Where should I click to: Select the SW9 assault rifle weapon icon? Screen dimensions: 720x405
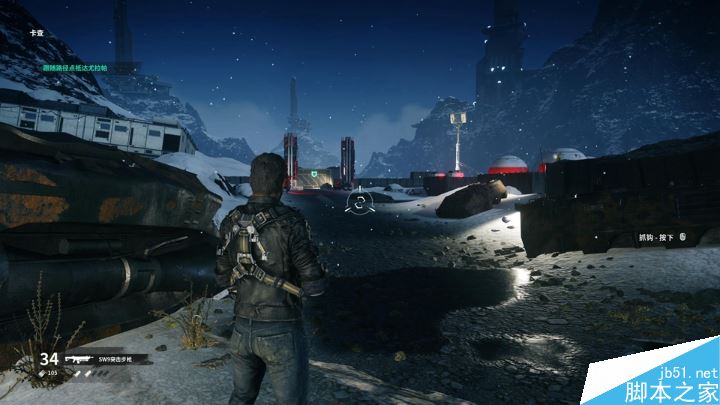(x=79, y=358)
